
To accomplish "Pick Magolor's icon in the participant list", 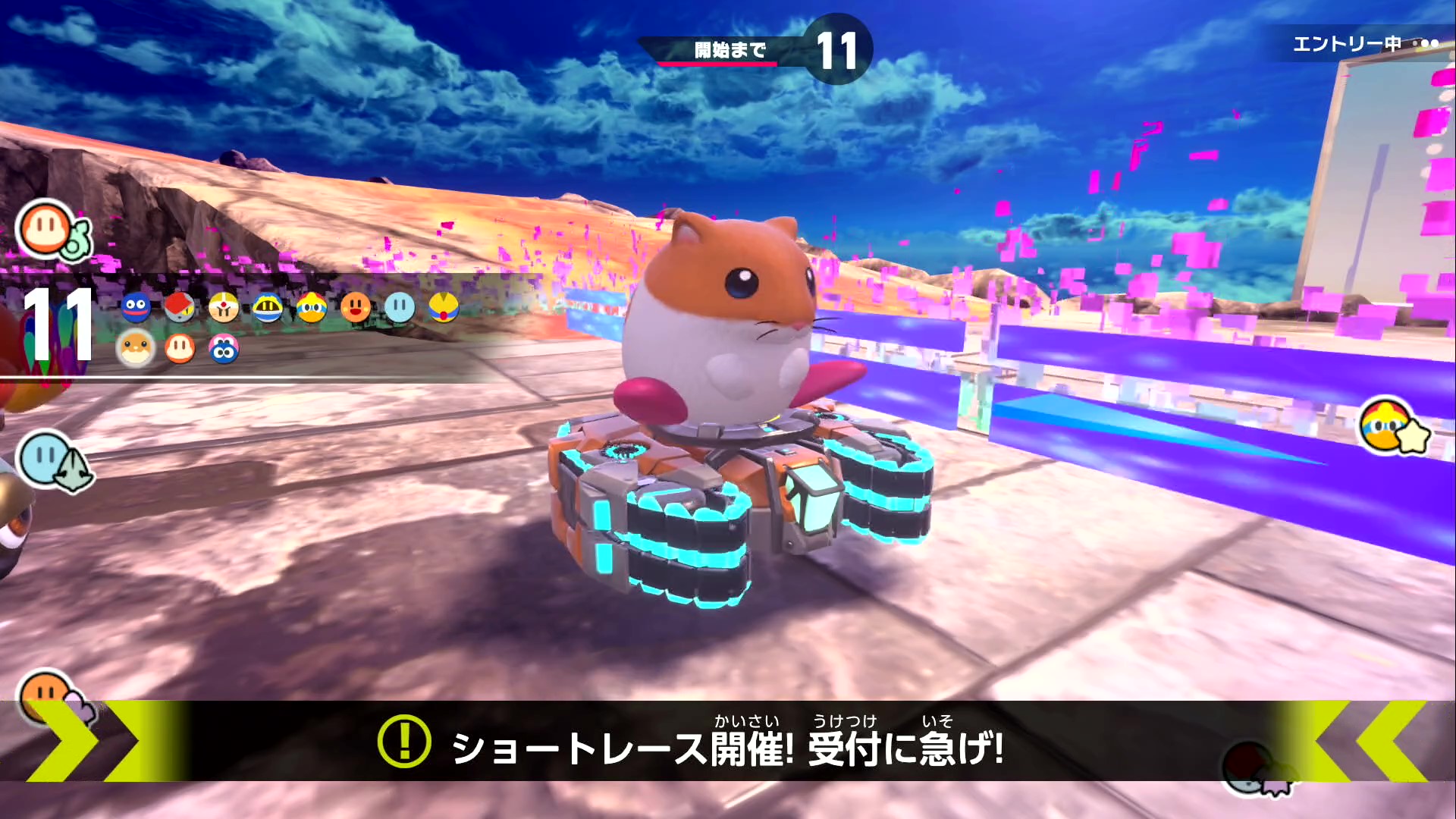I will [268, 307].
